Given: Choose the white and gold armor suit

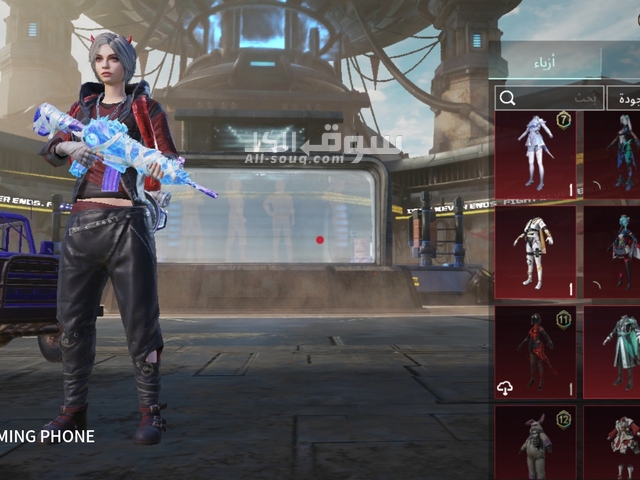Looking at the screenshot, I should point(535,251).
